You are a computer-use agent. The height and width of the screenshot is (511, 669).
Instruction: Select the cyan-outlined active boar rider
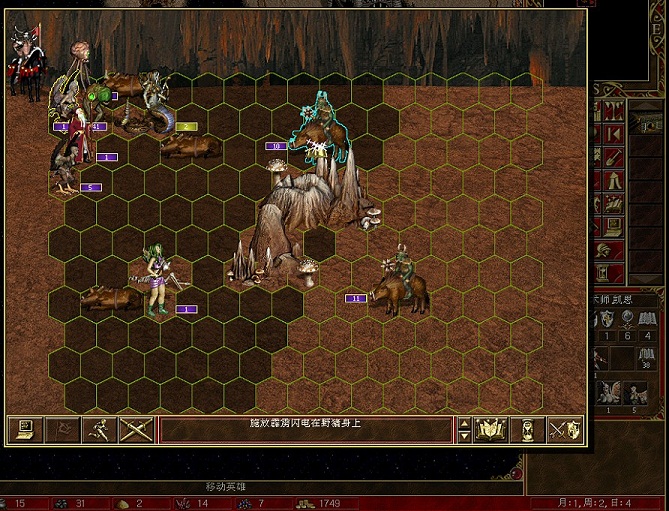[x=321, y=132]
